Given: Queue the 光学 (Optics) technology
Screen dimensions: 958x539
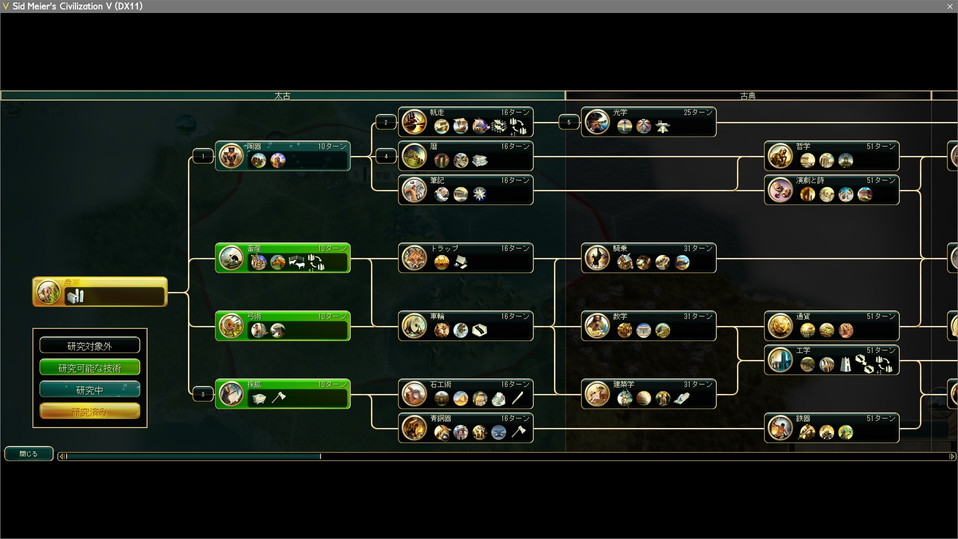Looking at the screenshot, I should point(649,122).
